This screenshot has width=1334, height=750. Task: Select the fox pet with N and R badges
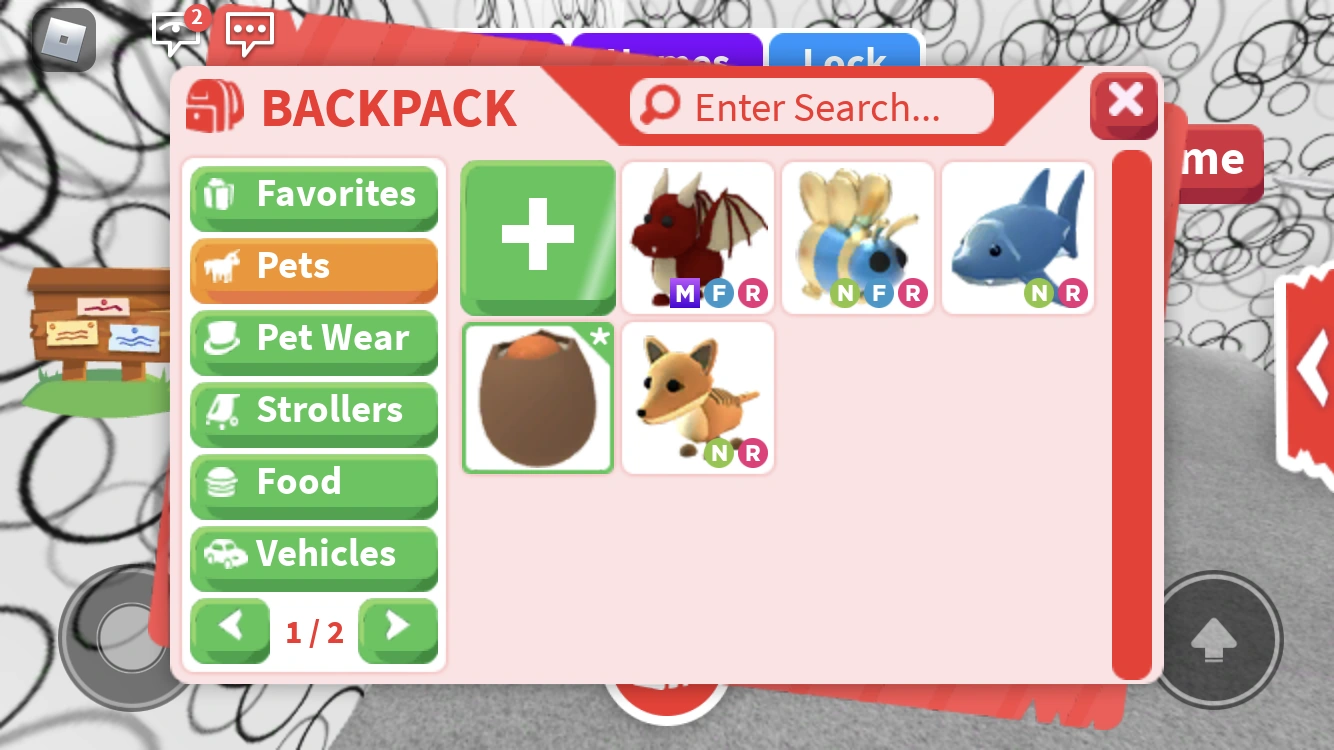tap(697, 397)
